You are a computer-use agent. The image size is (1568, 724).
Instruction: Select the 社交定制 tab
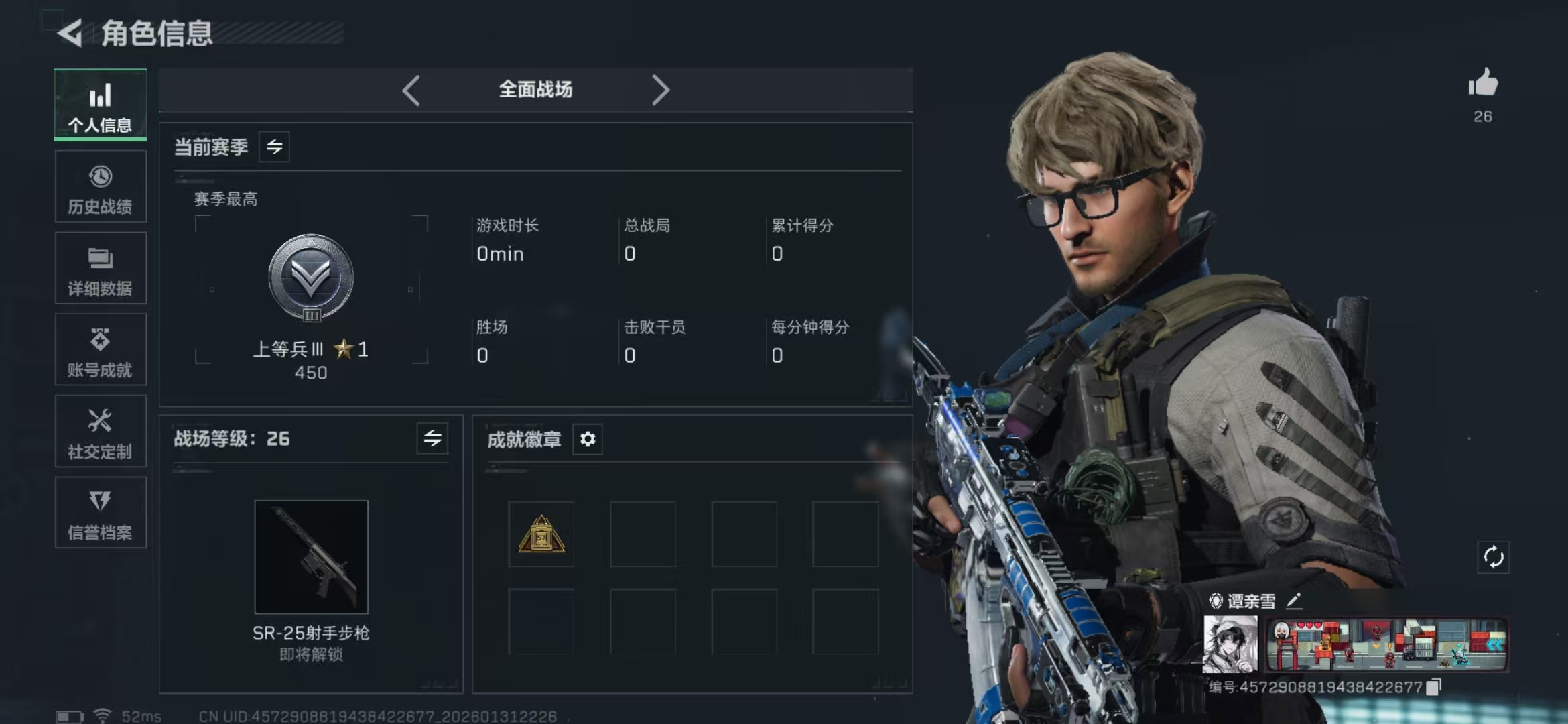click(x=101, y=432)
